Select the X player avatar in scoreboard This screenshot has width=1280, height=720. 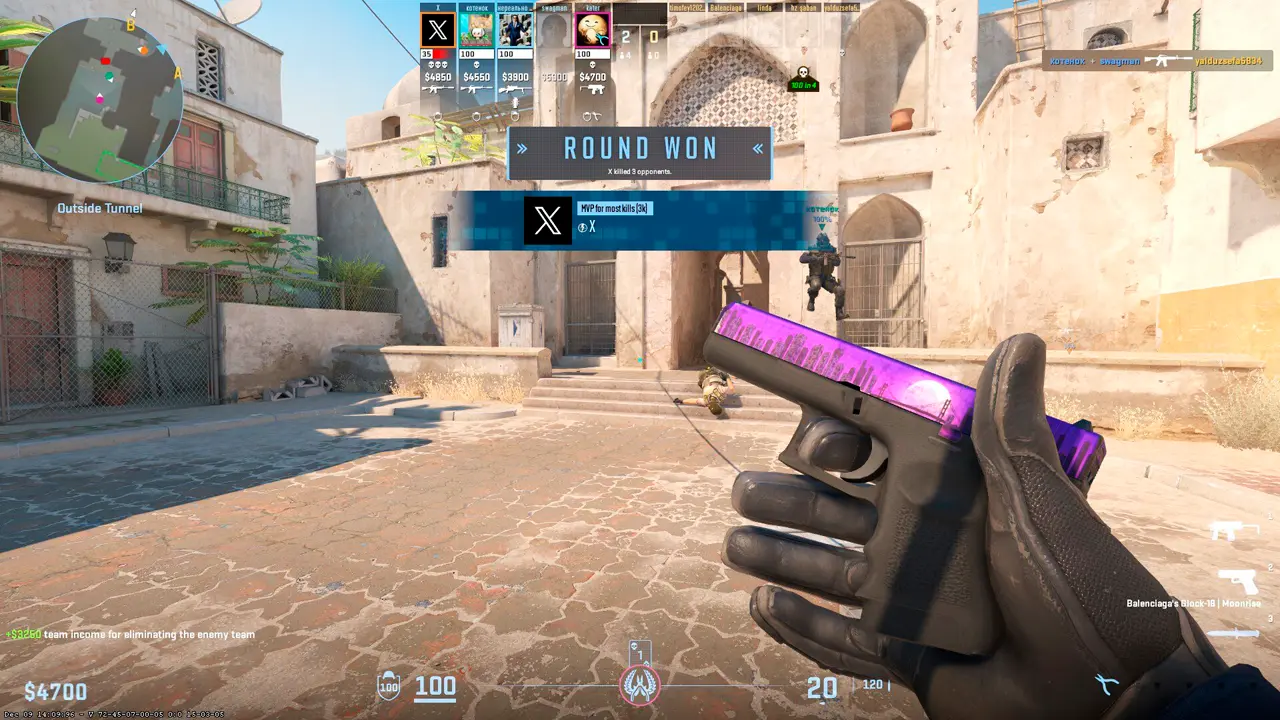(438, 30)
